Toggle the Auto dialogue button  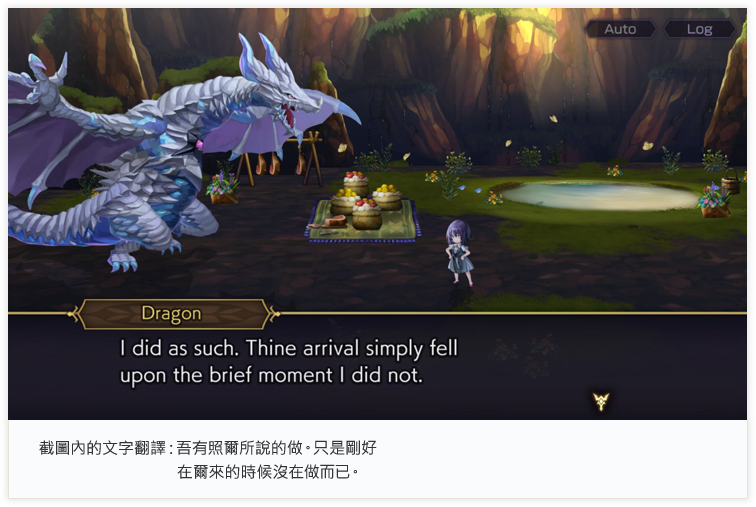(620, 29)
